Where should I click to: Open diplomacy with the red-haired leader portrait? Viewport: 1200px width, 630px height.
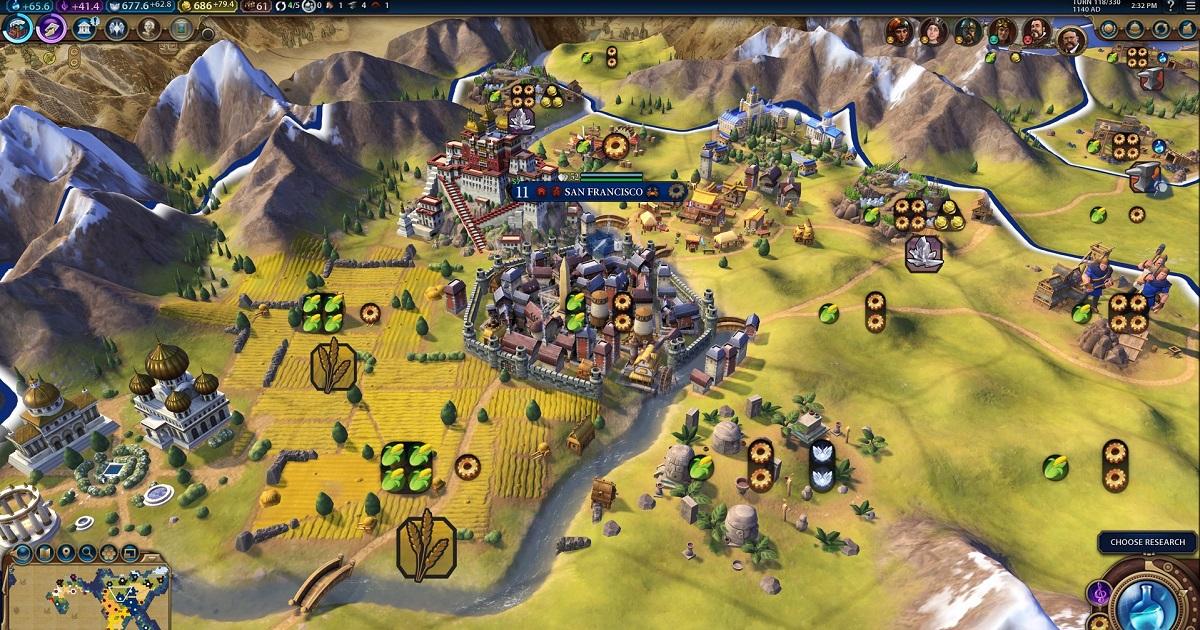pyautogui.click(x=900, y=32)
